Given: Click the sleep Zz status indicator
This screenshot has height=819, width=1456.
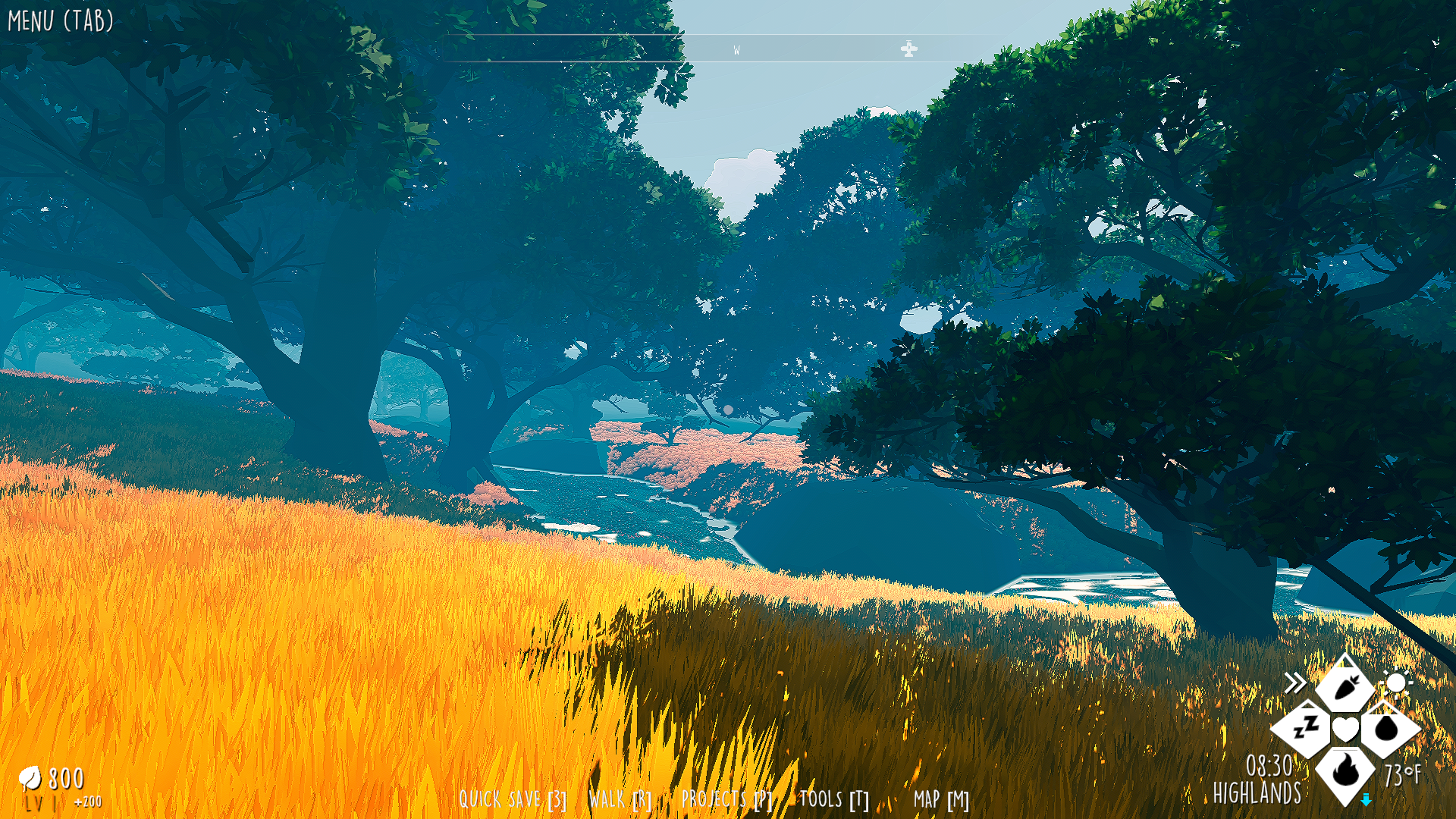Looking at the screenshot, I should [x=1304, y=728].
